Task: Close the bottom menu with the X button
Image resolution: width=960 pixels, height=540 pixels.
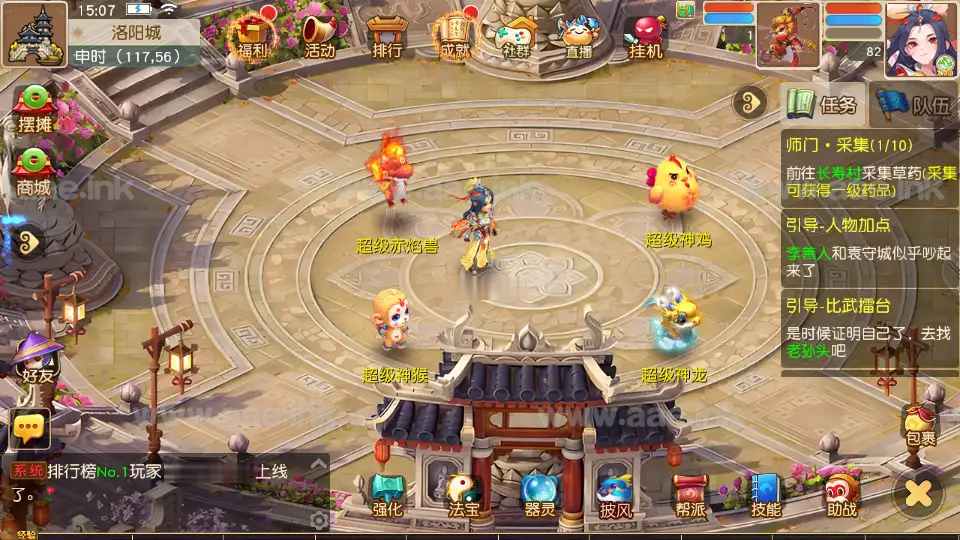Action: point(918,493)
